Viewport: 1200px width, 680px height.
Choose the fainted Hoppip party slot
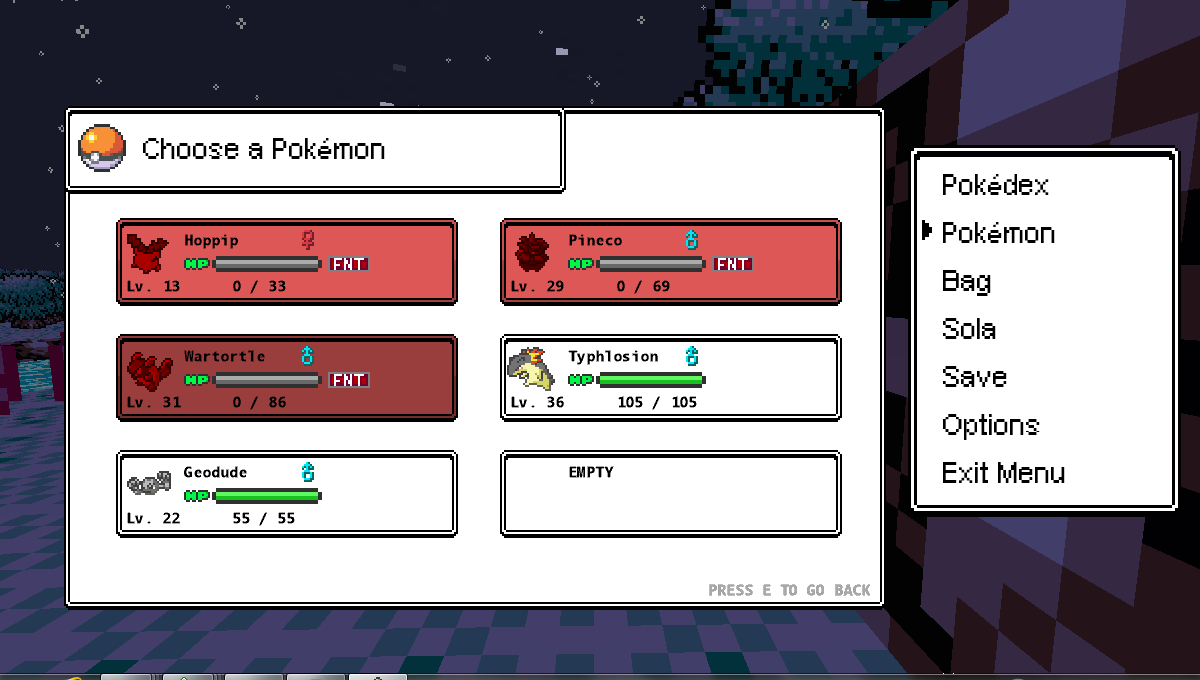click(x=287, y=262)
